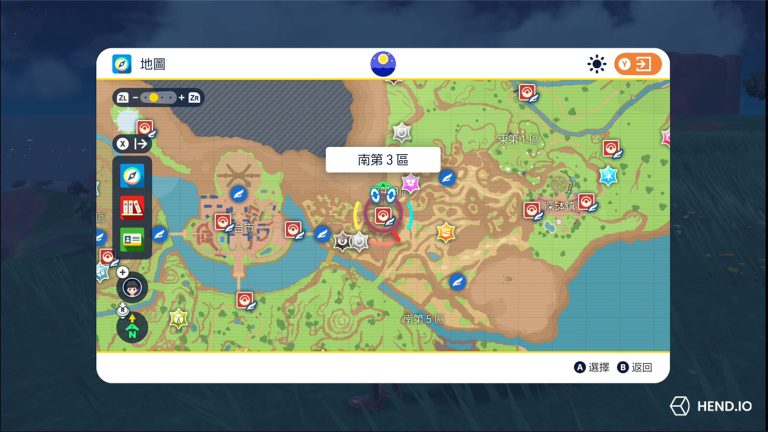Viewport: 768px width, 432px height.
Task: Select the orange Tera raid crystal marker
Action: click(445, 232)
